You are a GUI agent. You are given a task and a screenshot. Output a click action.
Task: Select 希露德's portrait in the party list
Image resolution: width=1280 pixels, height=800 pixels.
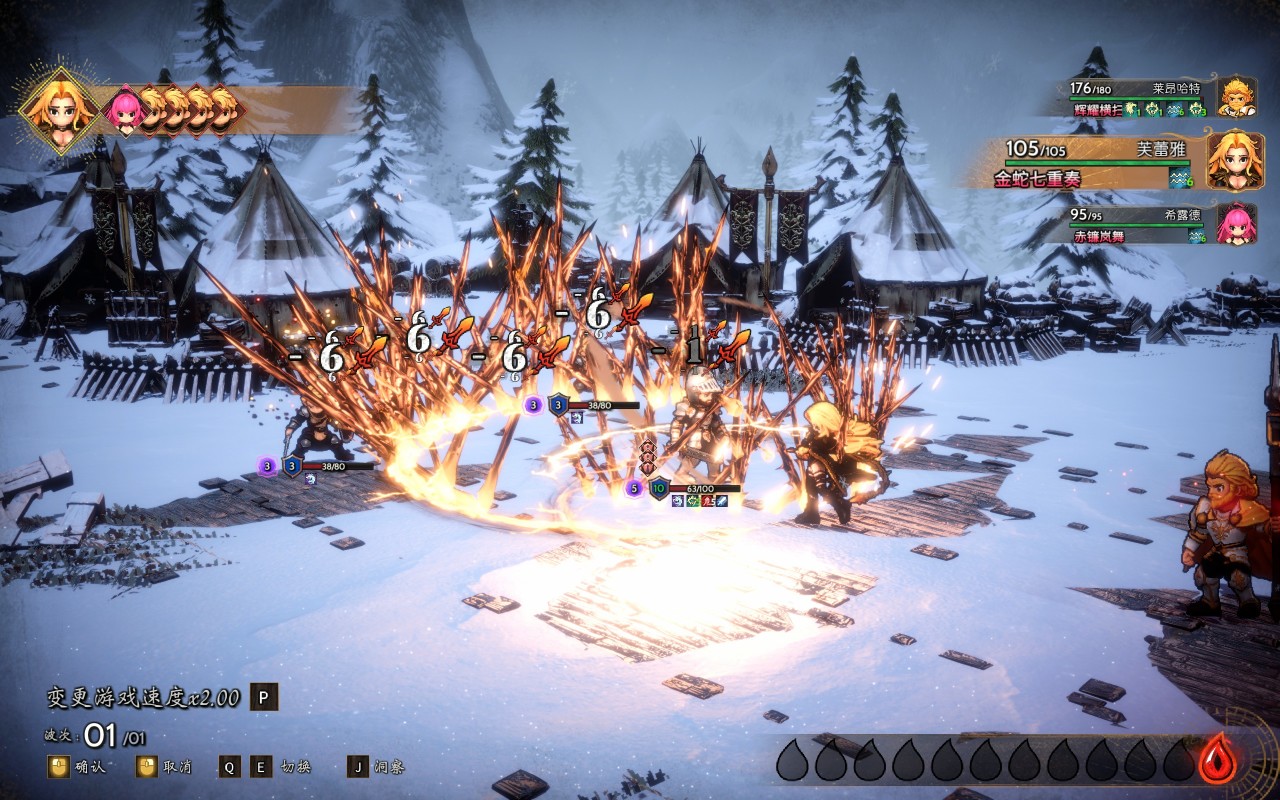point(1237,223)
